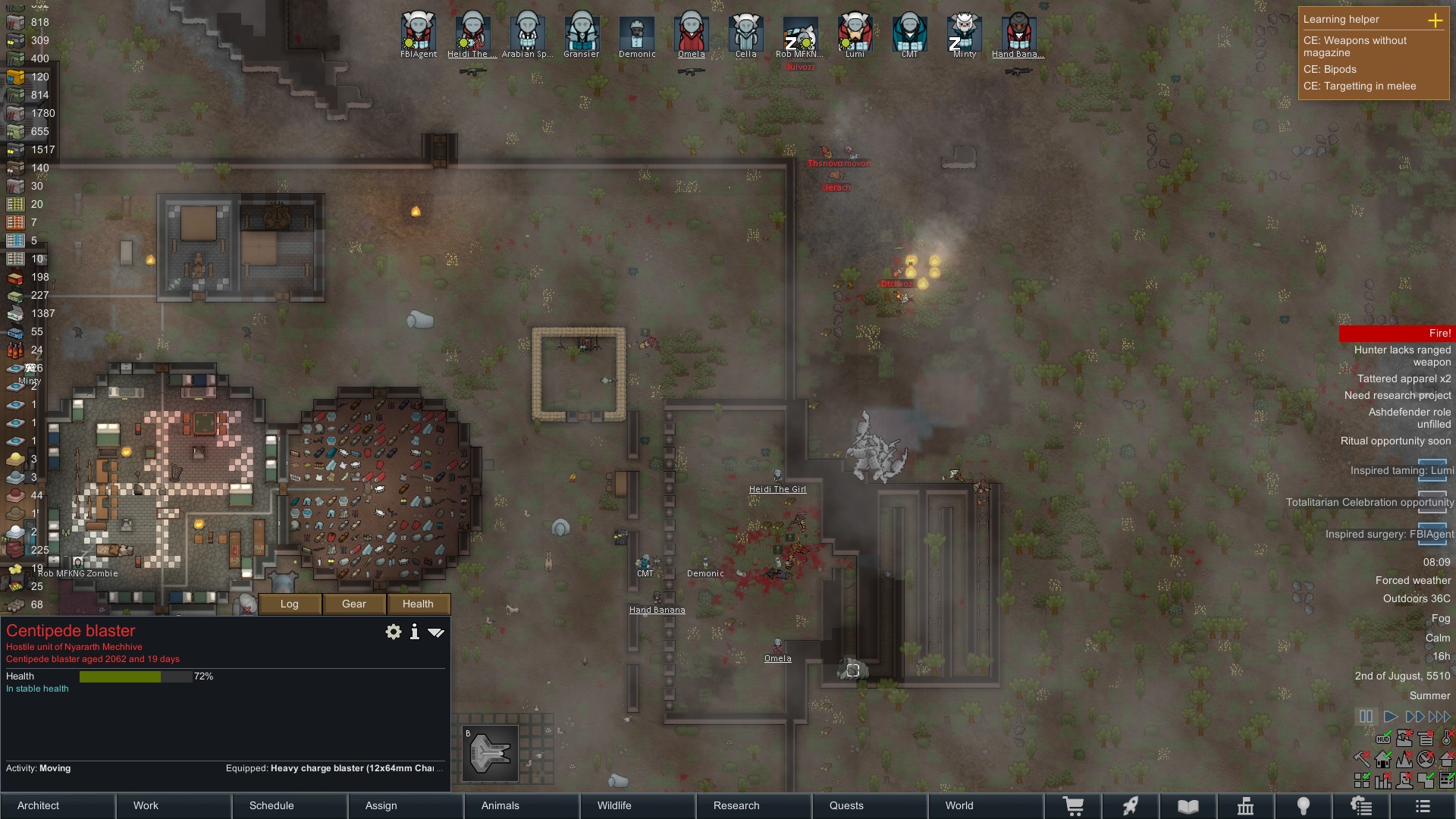
Task: Expand Learning helper with the plus button
Action: tap(1435, 20)
